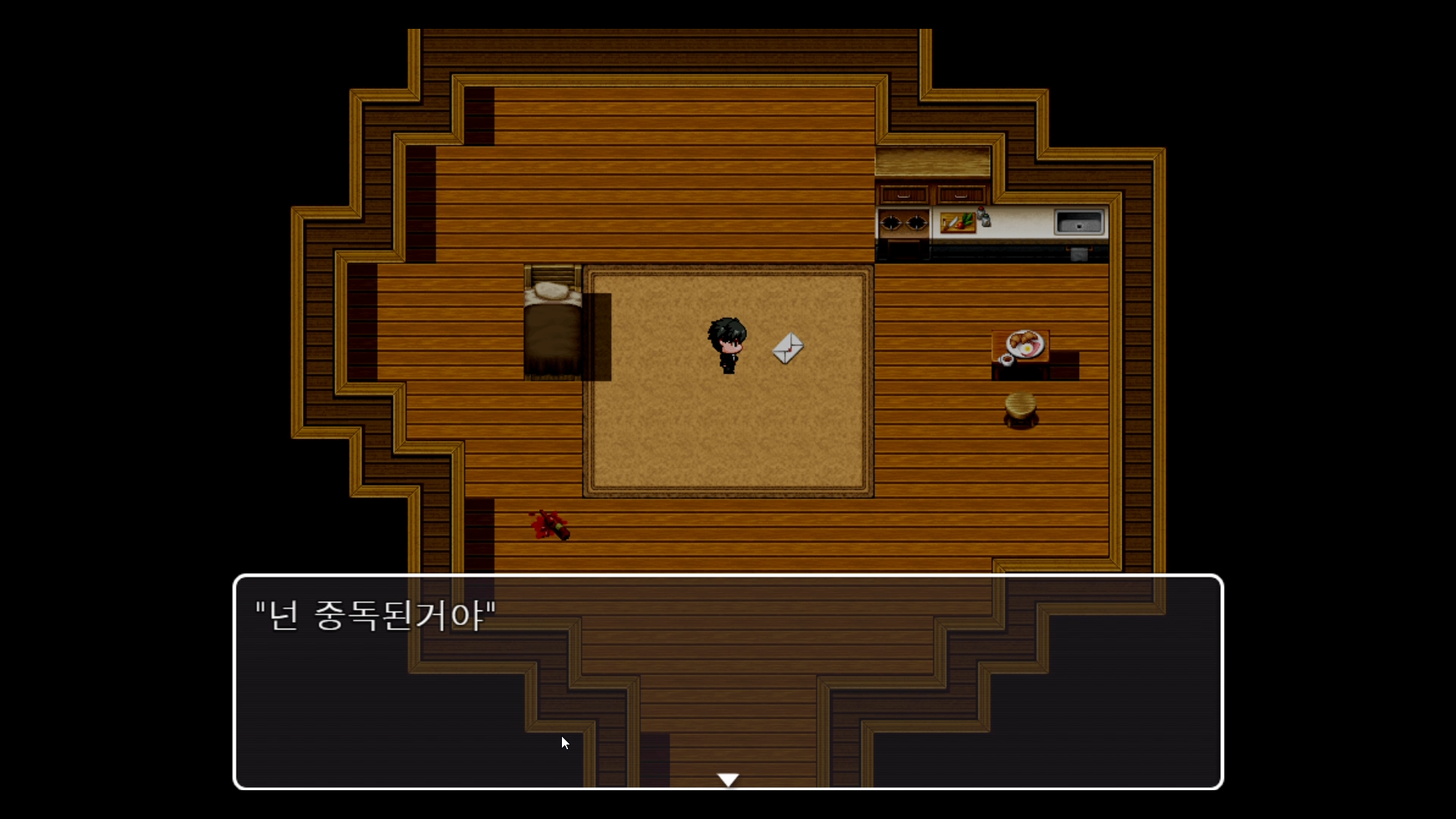Image resolution: width=1456 pixels, height=819 pixels.
Task: Click the cutting board with knife and vegetables
Action: 958,224
